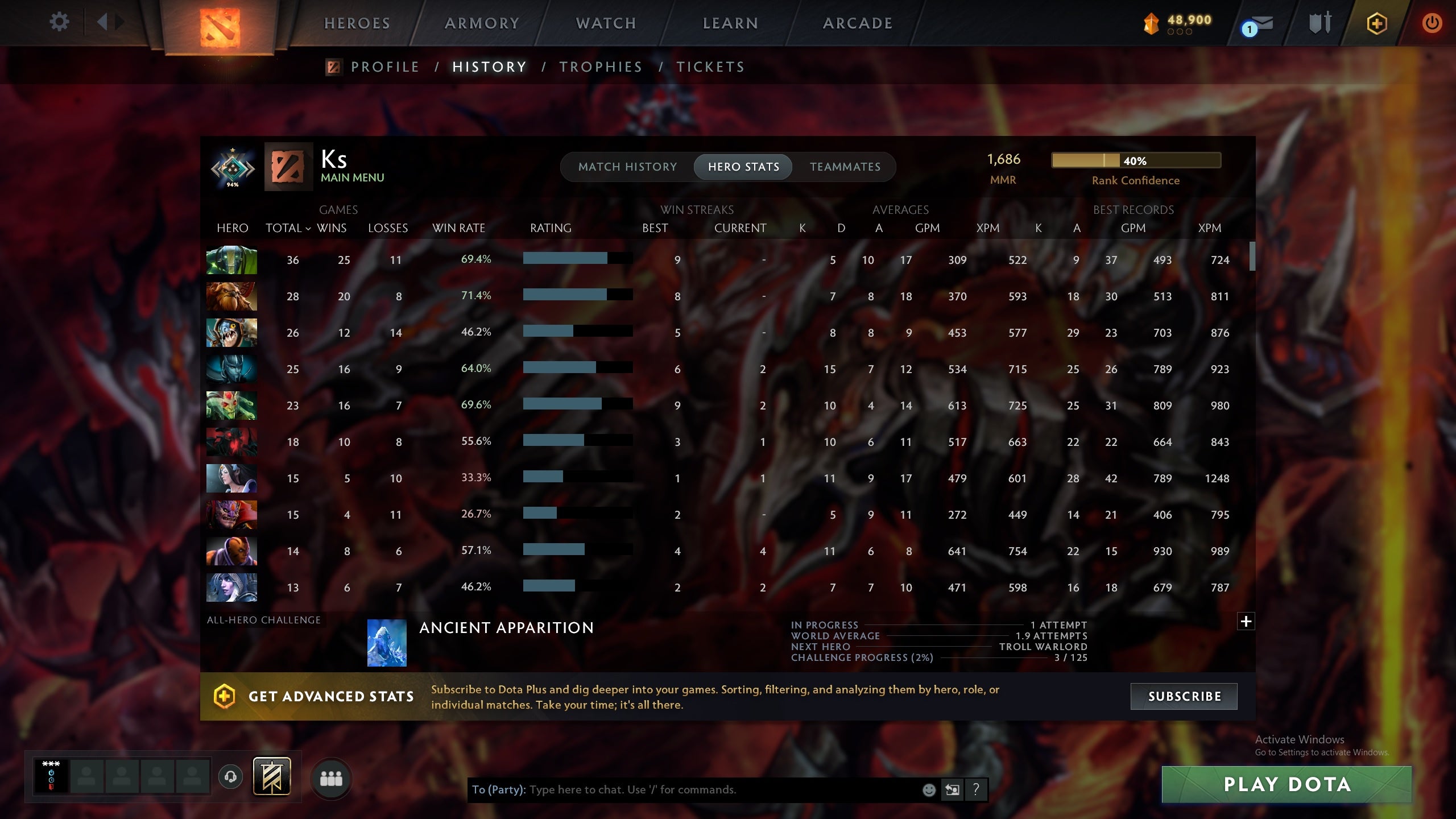Click the power exit icon
Image resolution: width=1456 pixels, height=819 pixels.
coord(1431,23)
